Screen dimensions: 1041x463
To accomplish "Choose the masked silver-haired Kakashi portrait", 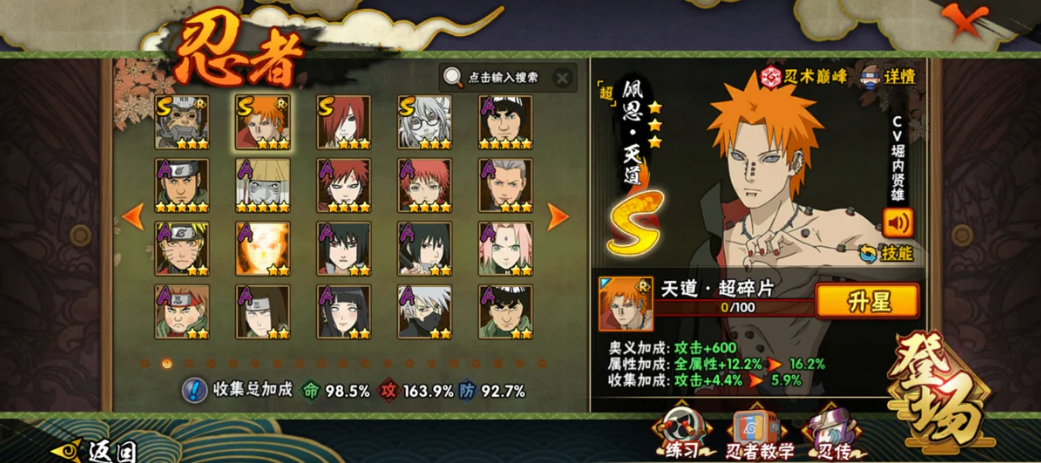I will [x=424, y=311].
